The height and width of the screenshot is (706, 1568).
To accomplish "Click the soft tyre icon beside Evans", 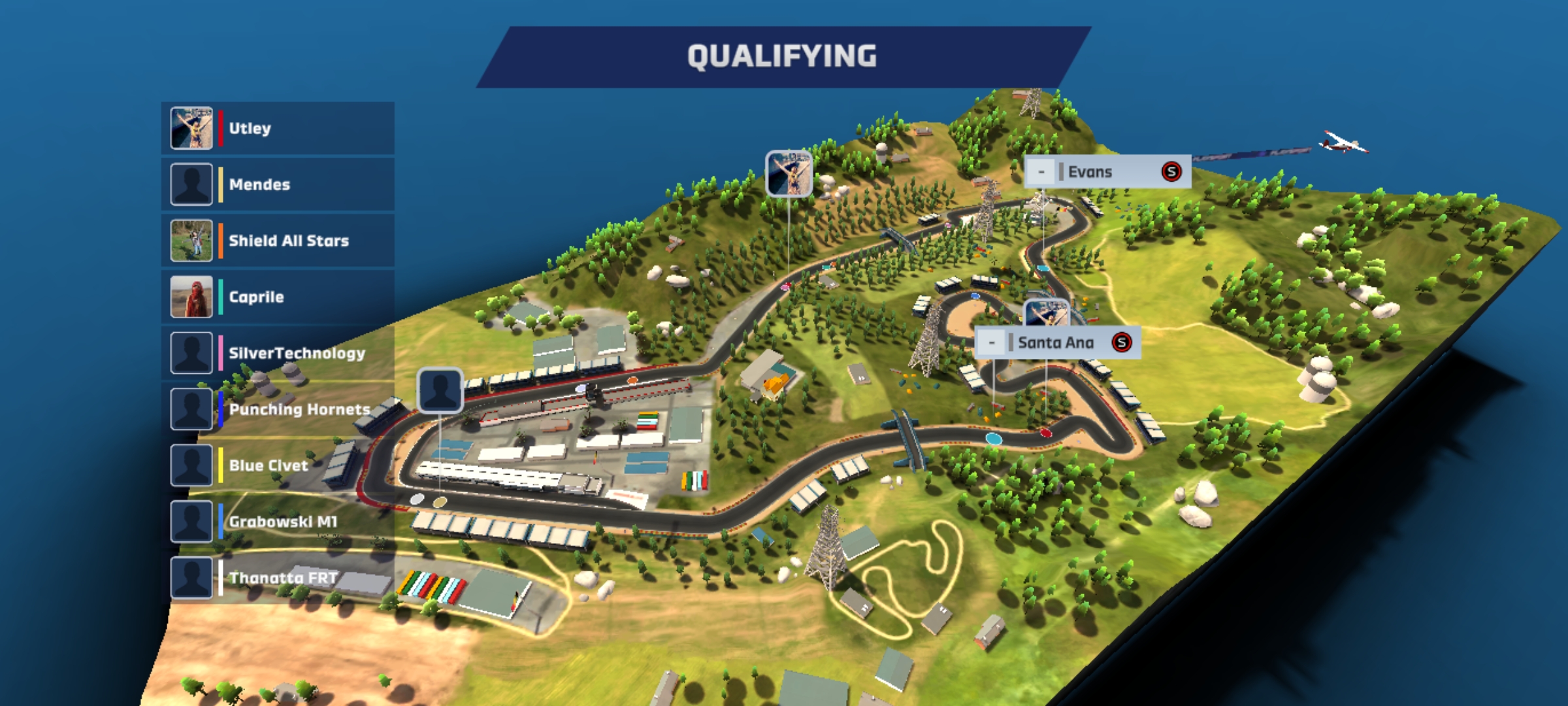I will click(x=1171, y=172).
